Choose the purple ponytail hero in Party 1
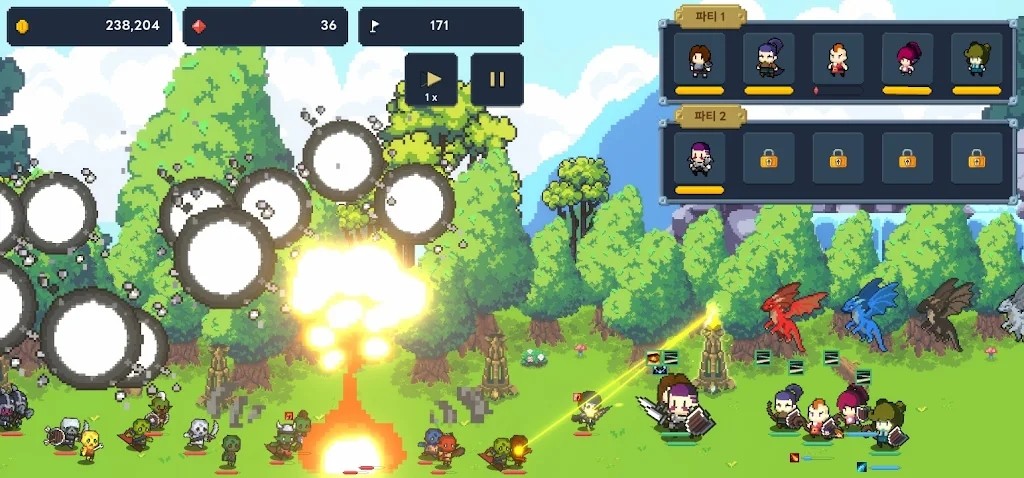Image resolution: width=1024 pixels, height=478 pixels. click(768, 59)
